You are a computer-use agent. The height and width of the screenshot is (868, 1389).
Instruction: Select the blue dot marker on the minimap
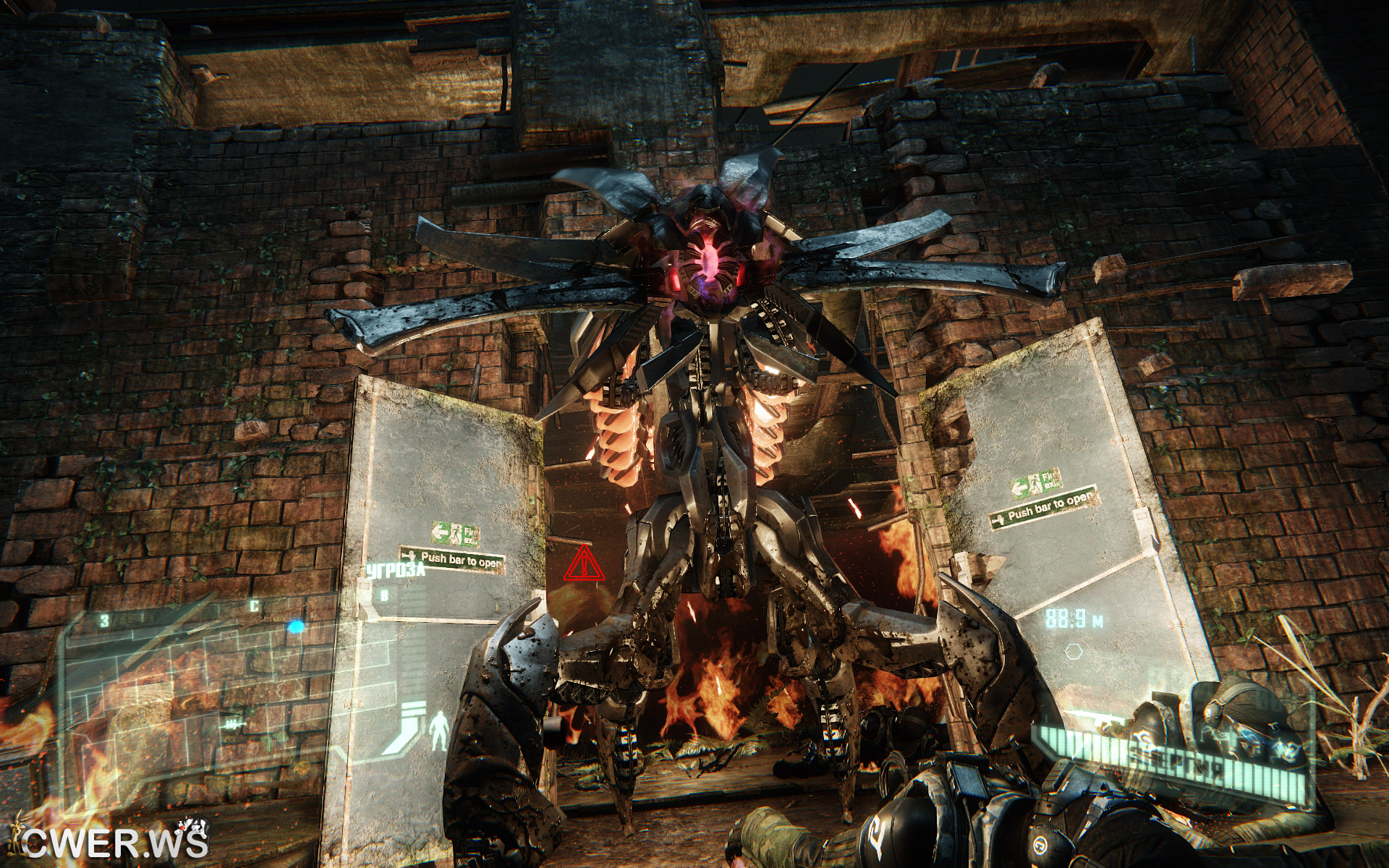(x=295, y=627)
